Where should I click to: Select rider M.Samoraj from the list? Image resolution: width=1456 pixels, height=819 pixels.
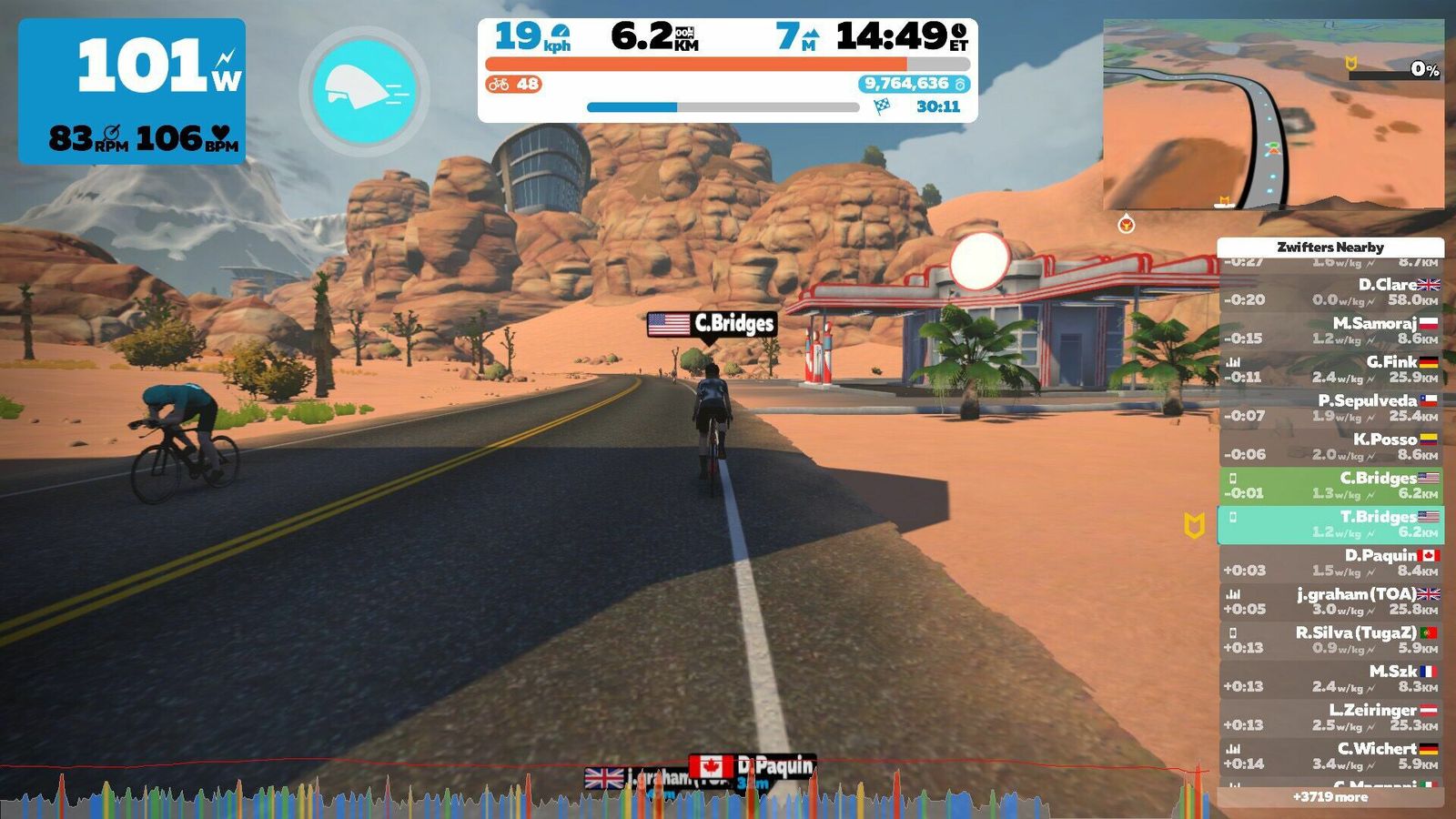pyautogui.click(x=1330, y=330)
